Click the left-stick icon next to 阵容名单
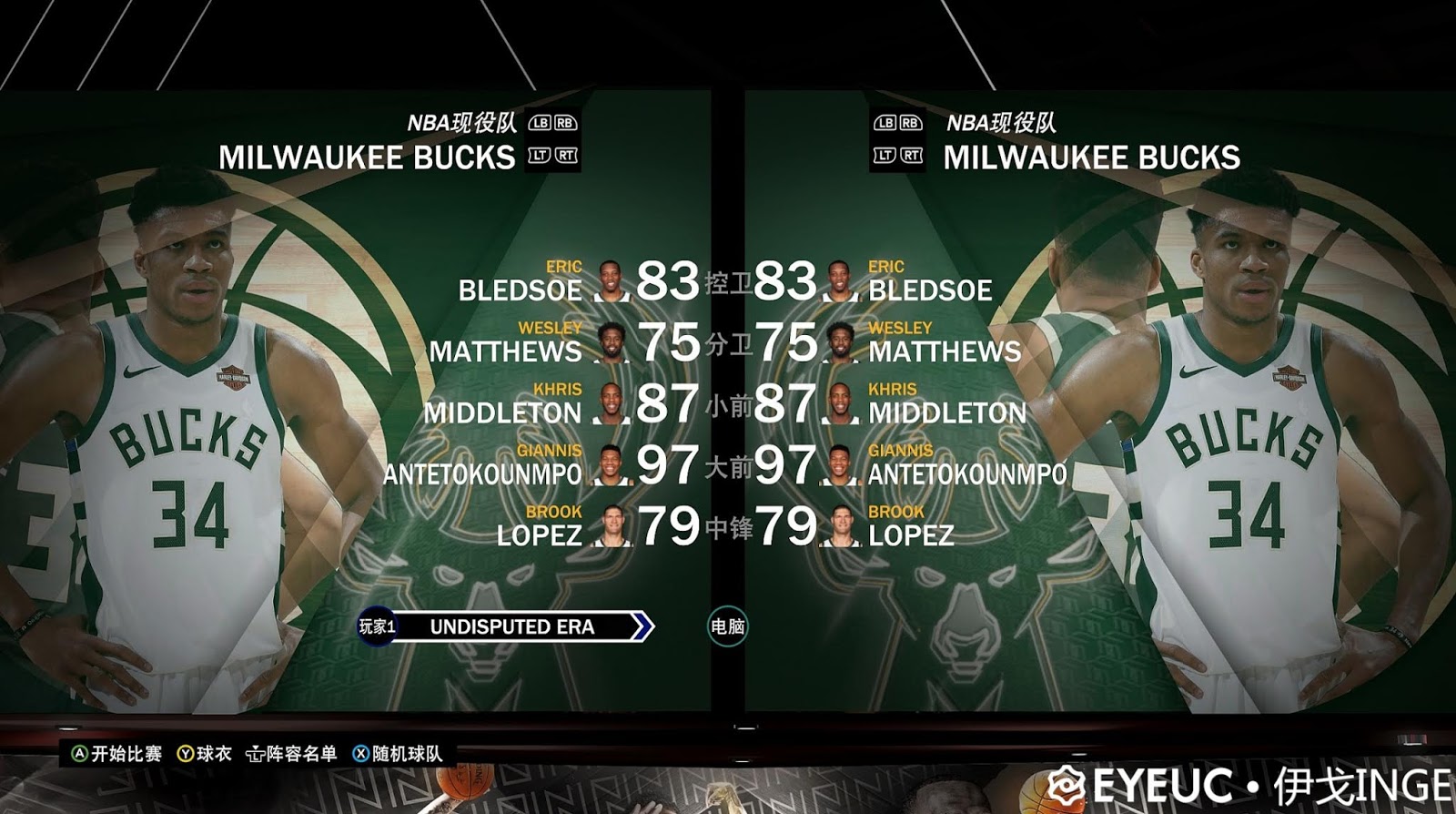This screenshot has height=814, width=1456. (x=257, y=754)
